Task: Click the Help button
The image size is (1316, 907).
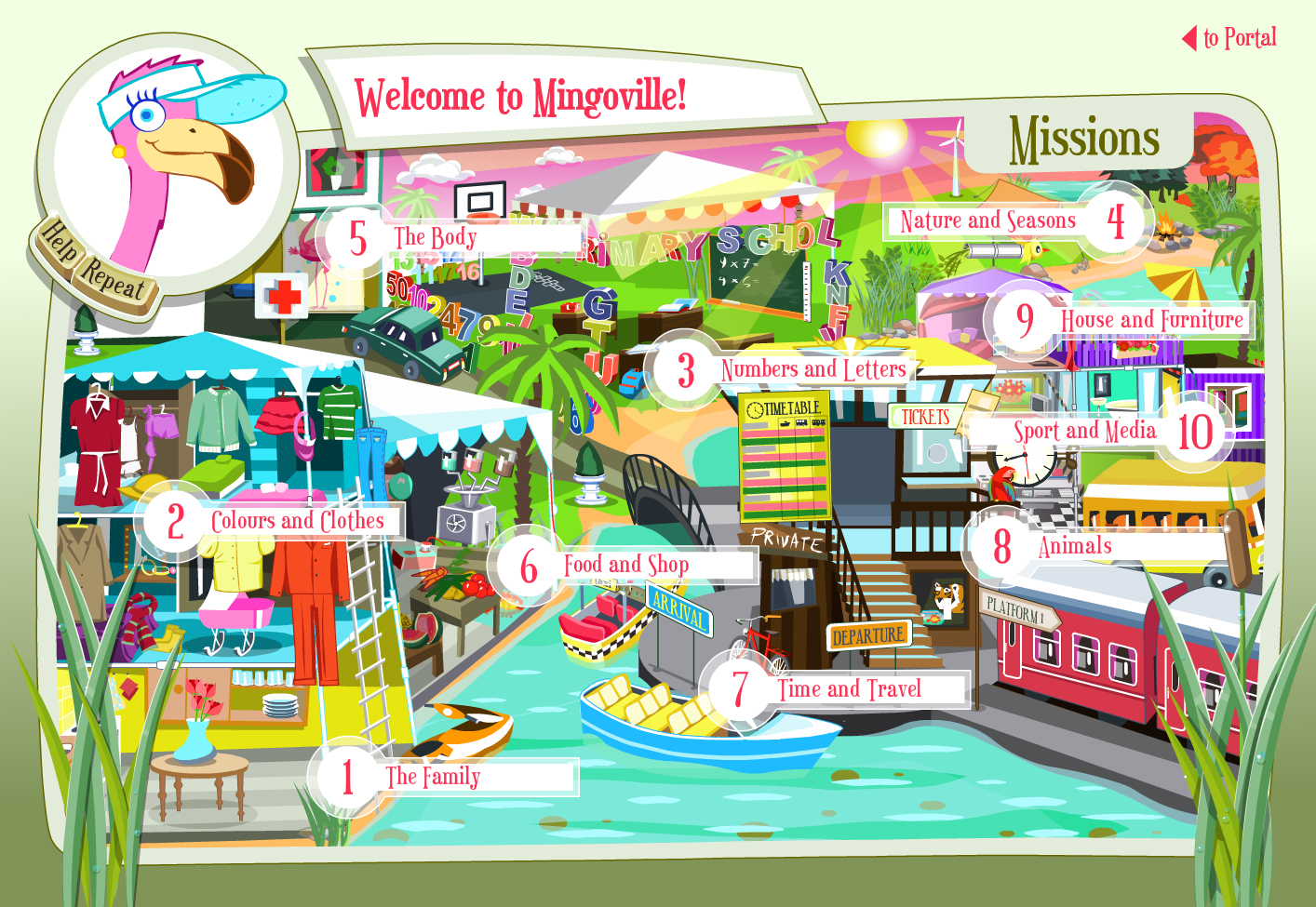Action: 59,241
